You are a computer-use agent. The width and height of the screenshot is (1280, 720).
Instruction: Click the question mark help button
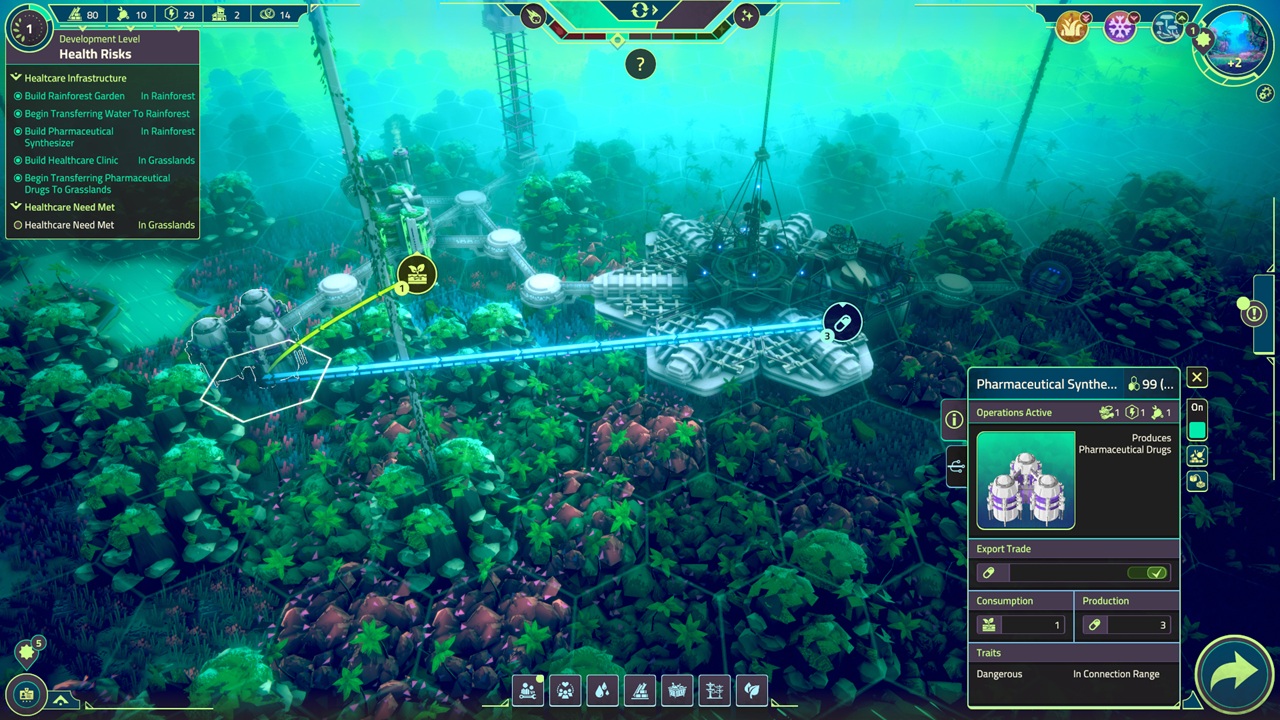[640, 65]
